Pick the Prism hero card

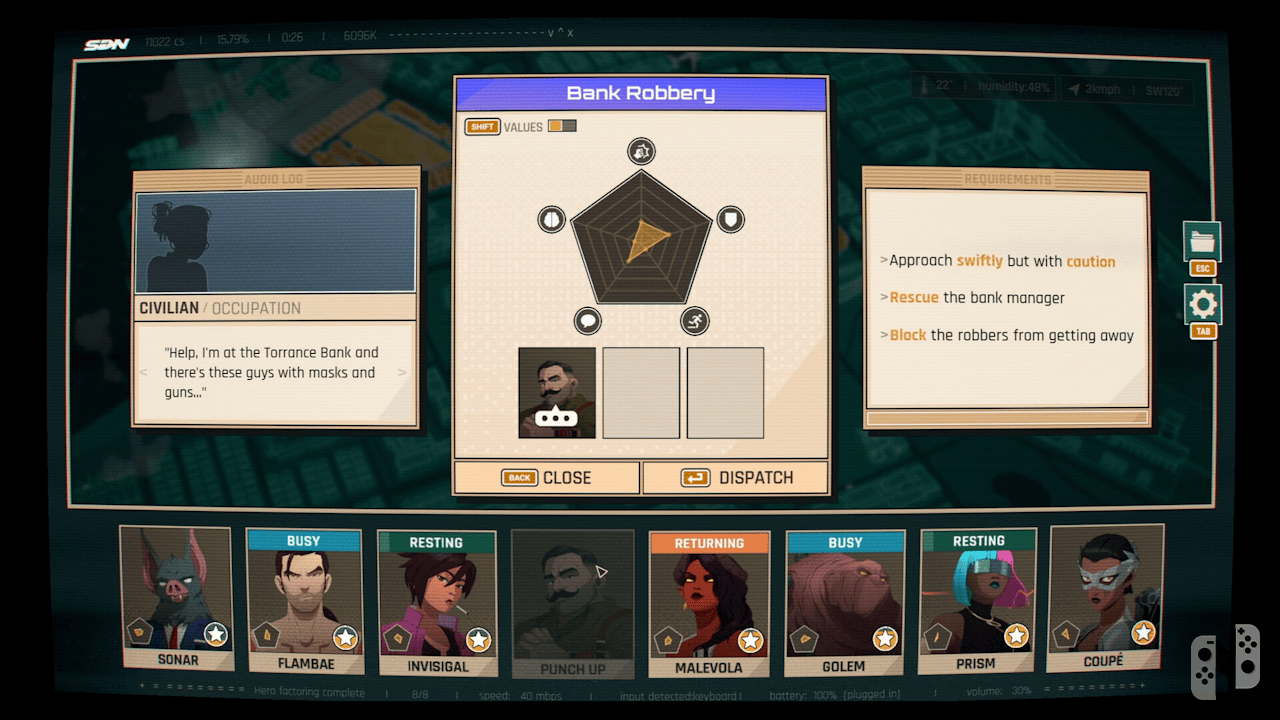[977, 601]
